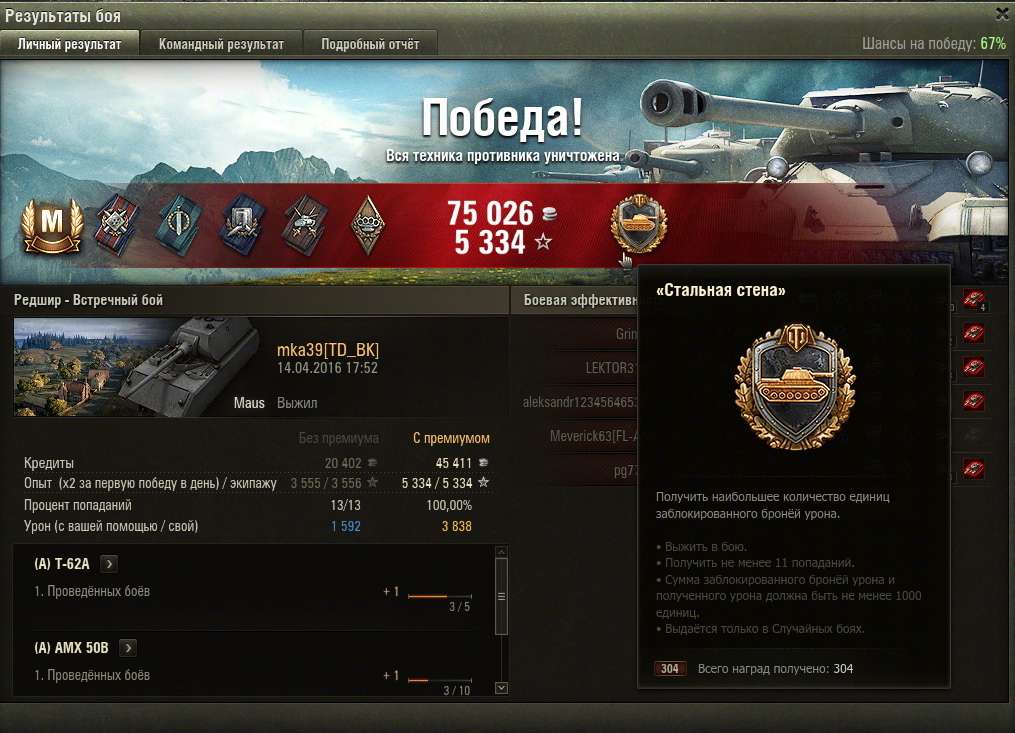Click player name mka39[TD_BK]
This screenshot has width=1015, height=733.
click(328, 349)
